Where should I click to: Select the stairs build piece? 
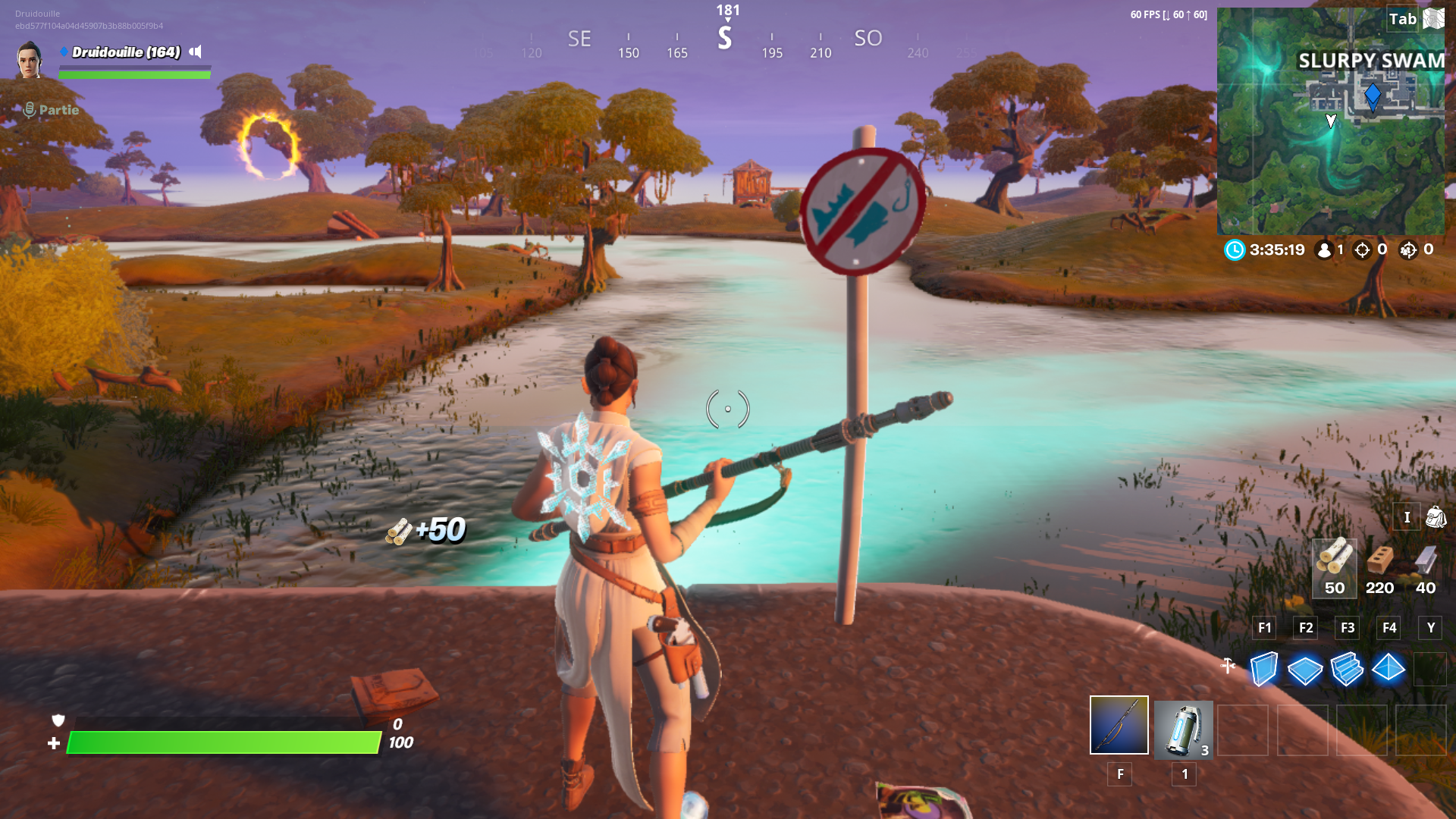point(1347,669)
